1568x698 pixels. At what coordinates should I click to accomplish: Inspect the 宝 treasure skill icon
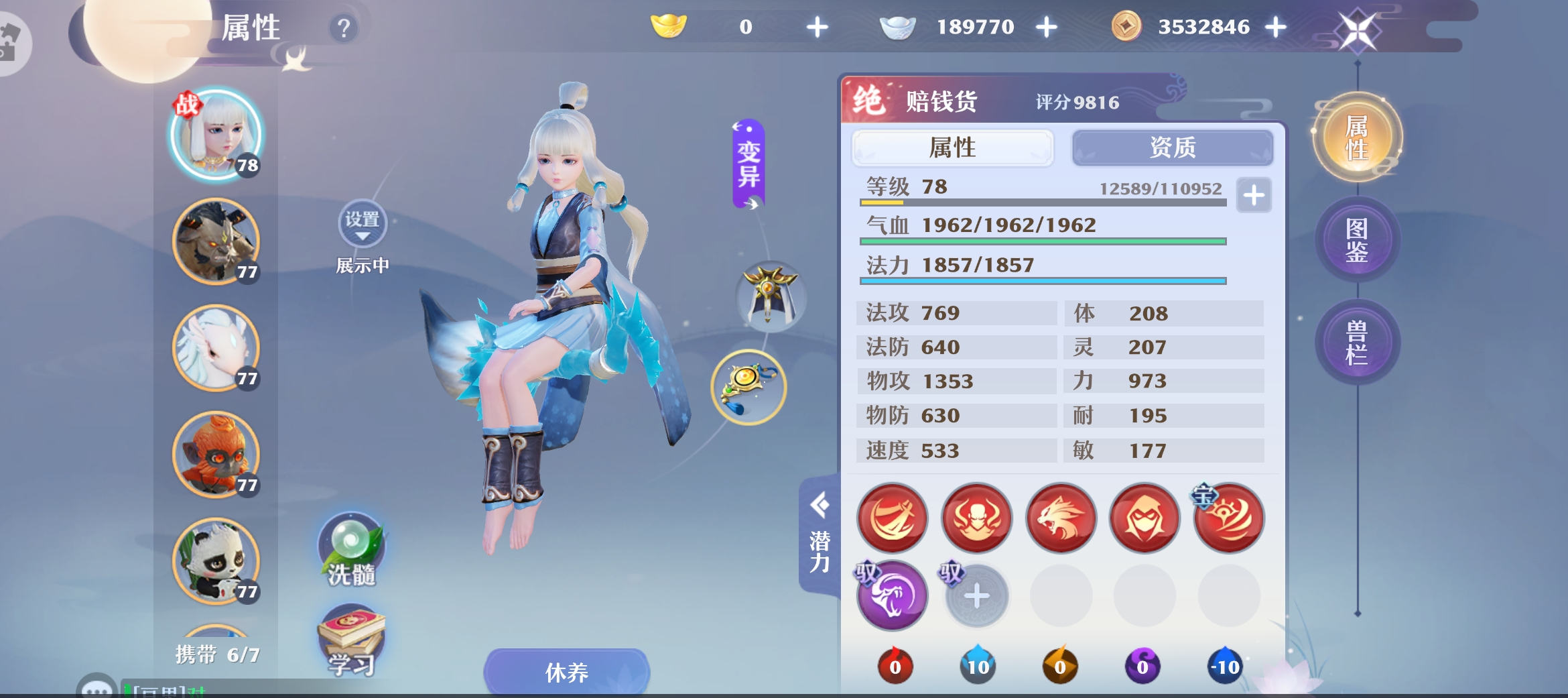click(1229, 518)
